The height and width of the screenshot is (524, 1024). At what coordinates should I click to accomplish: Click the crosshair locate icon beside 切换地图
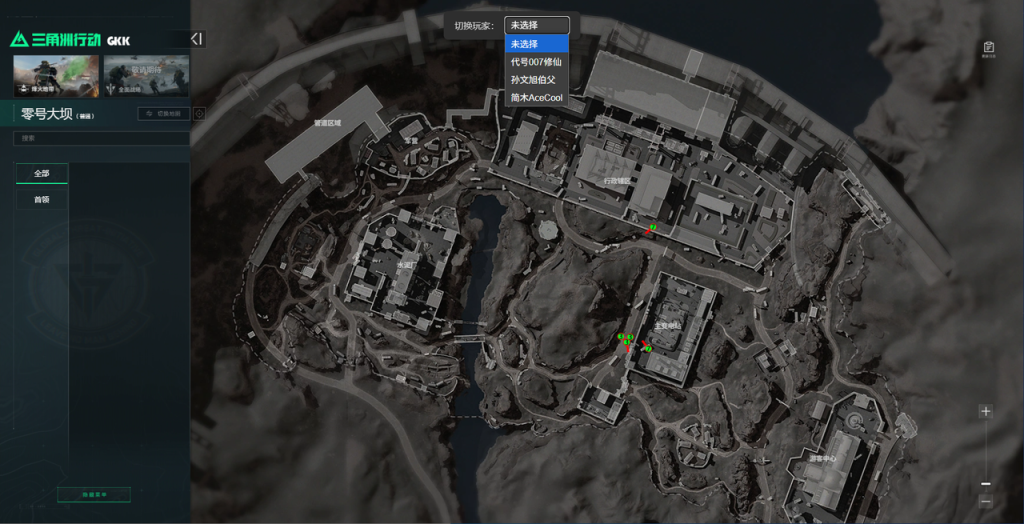199,114
